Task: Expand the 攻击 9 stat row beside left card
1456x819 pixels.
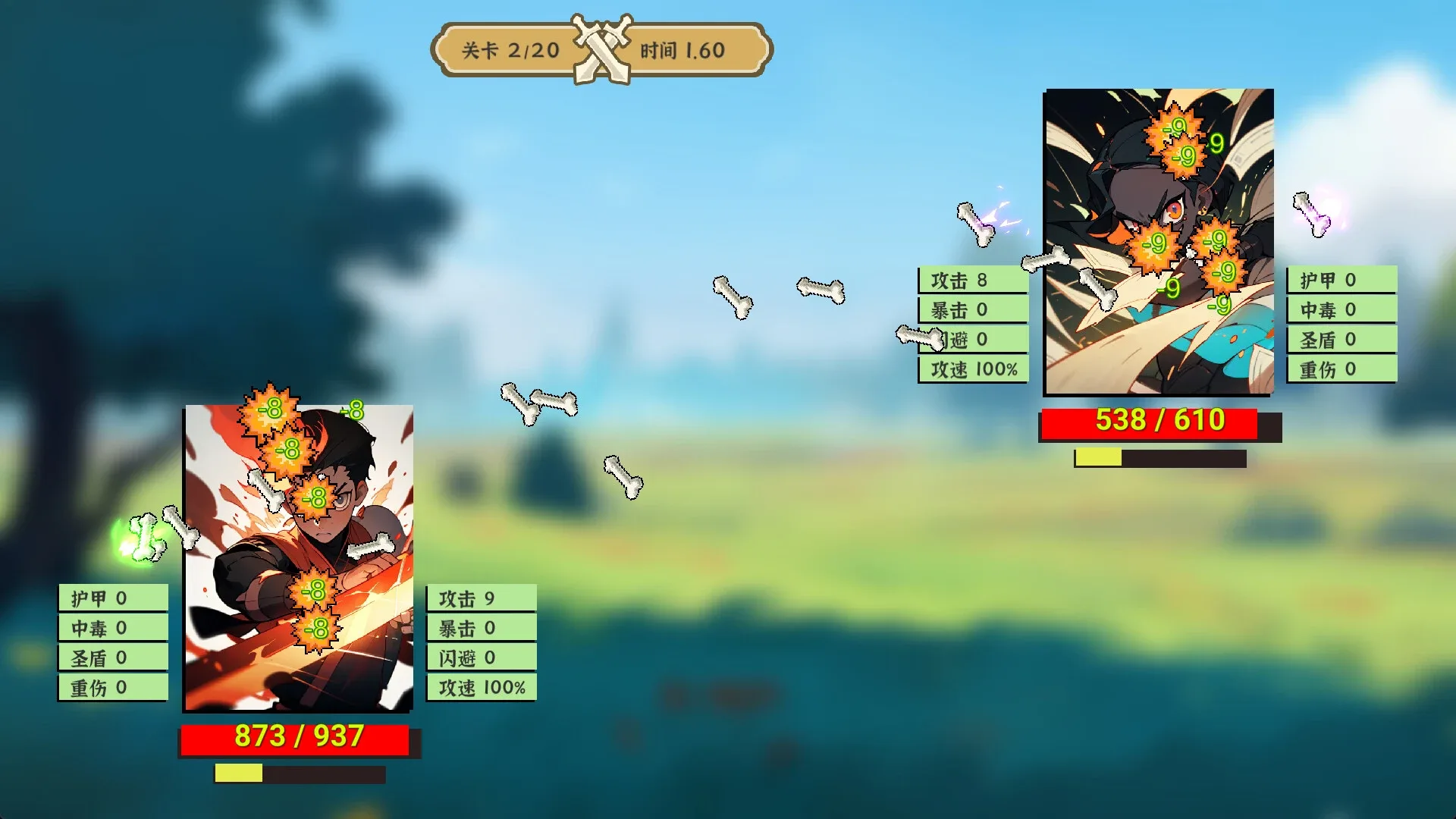Action: tap(483, 598)
